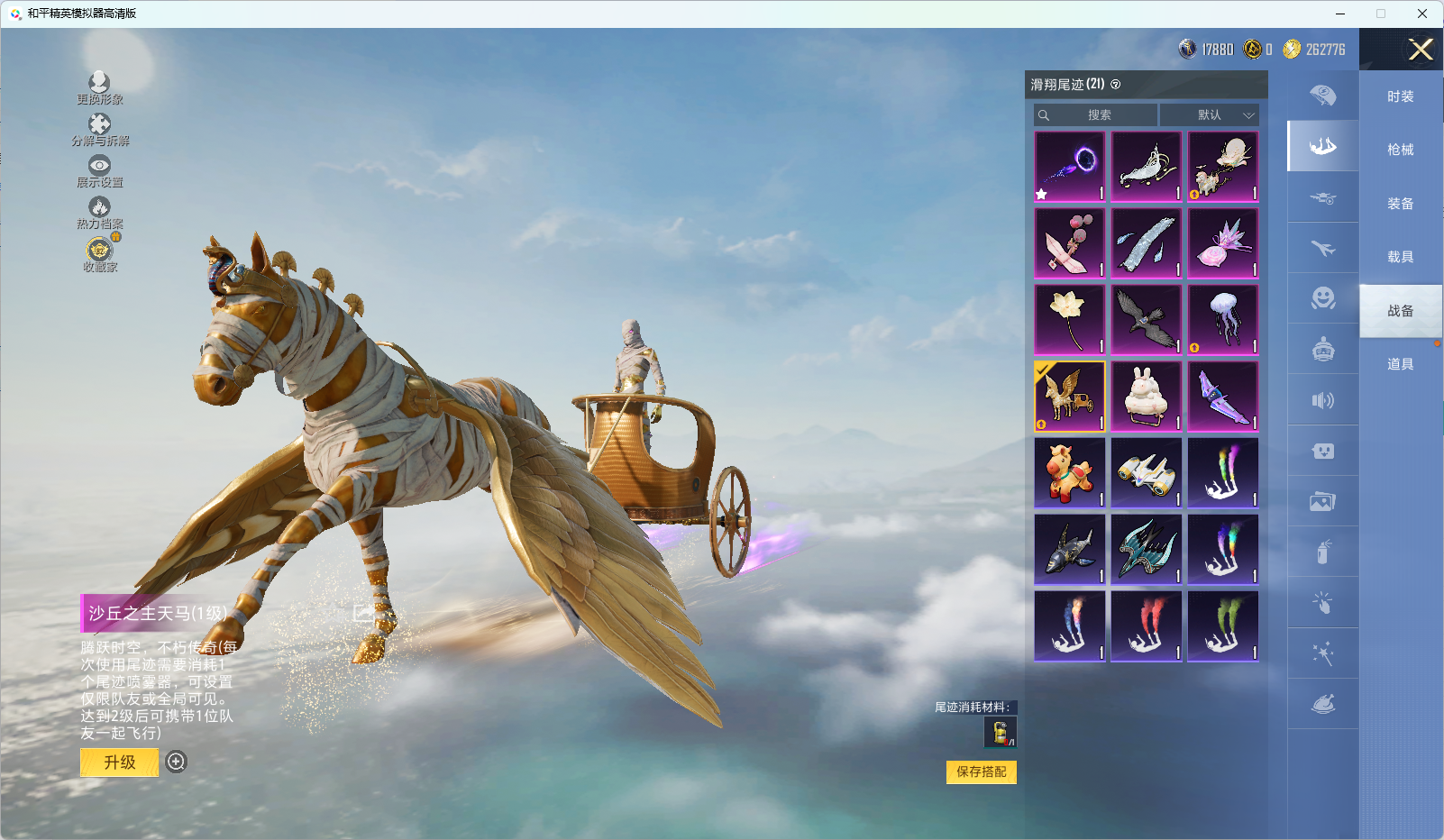The image size is (1444, 840).
Task: Select the white bunny glide trail
Action: coord(1147,397)
